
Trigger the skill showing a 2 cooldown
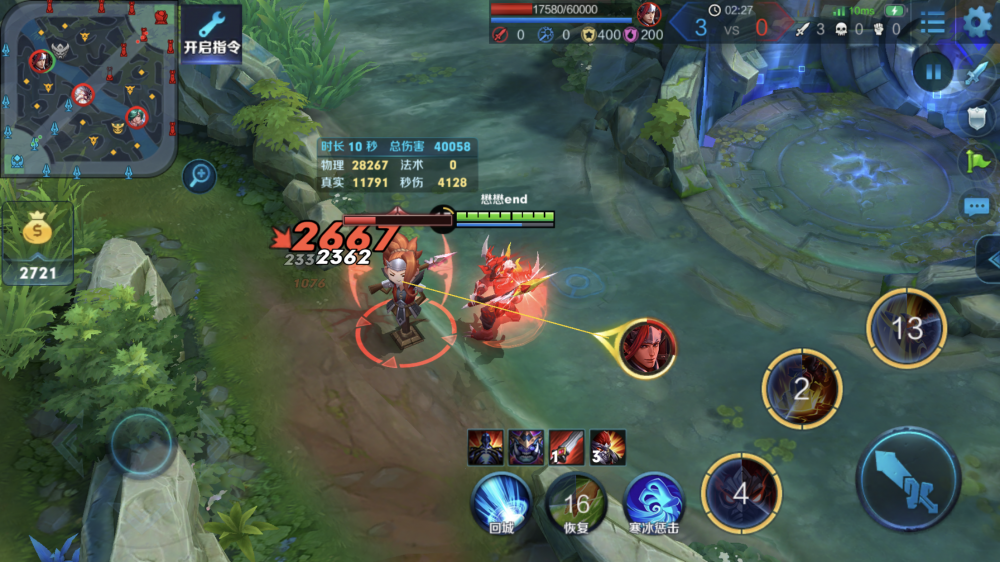tap(801, 389)
